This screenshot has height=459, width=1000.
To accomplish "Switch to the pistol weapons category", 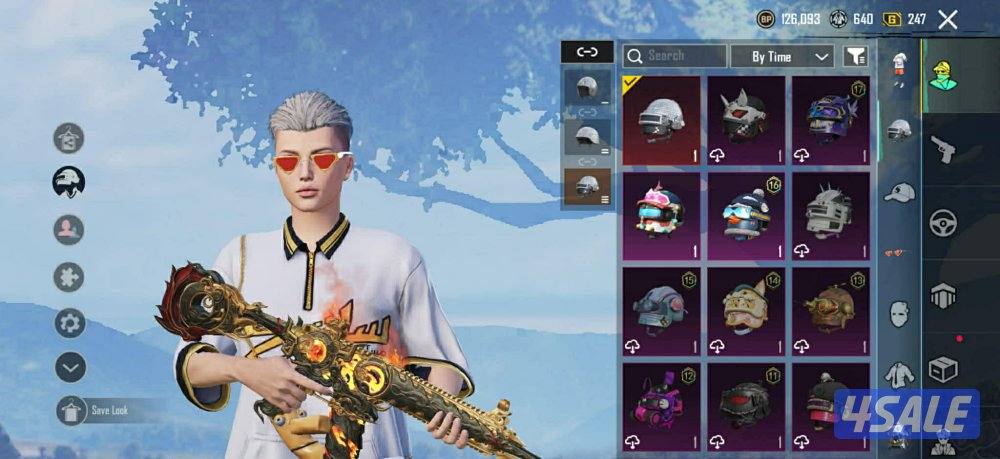I will point(943,150).
